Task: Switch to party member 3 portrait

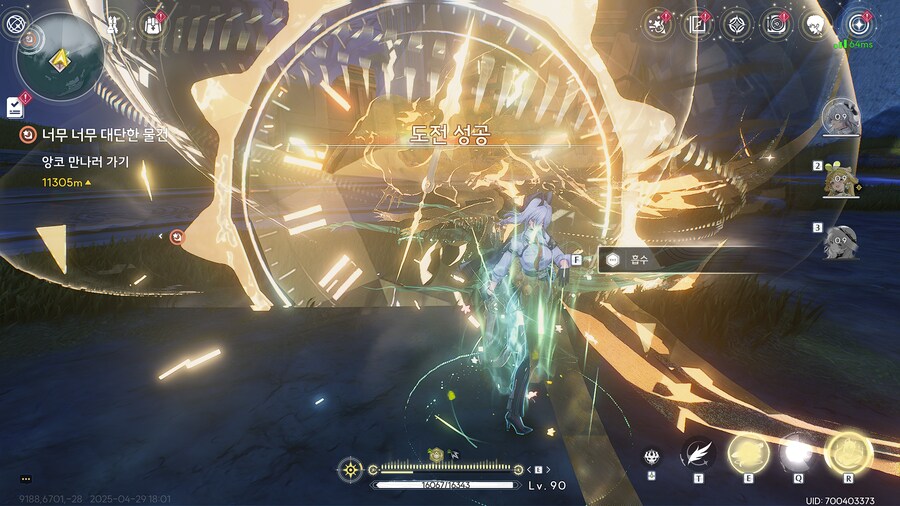Action: pos(840,242)
